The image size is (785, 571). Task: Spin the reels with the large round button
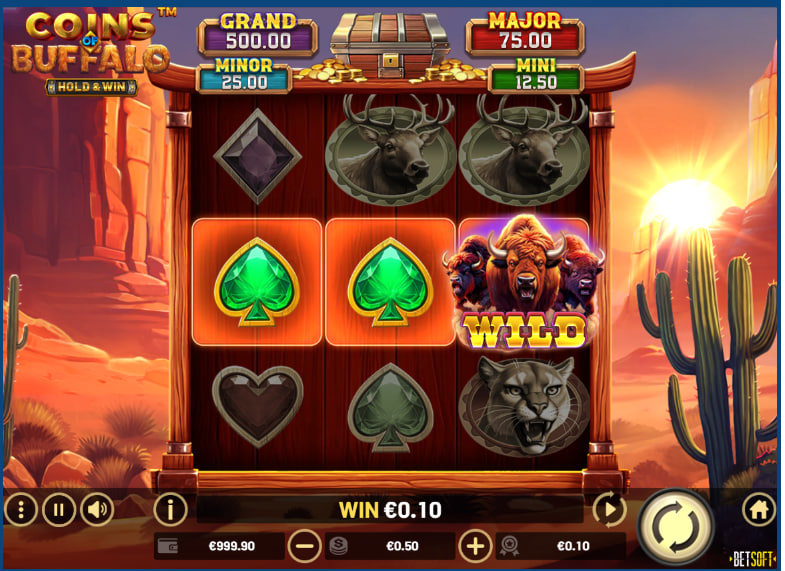click(675, 525)
